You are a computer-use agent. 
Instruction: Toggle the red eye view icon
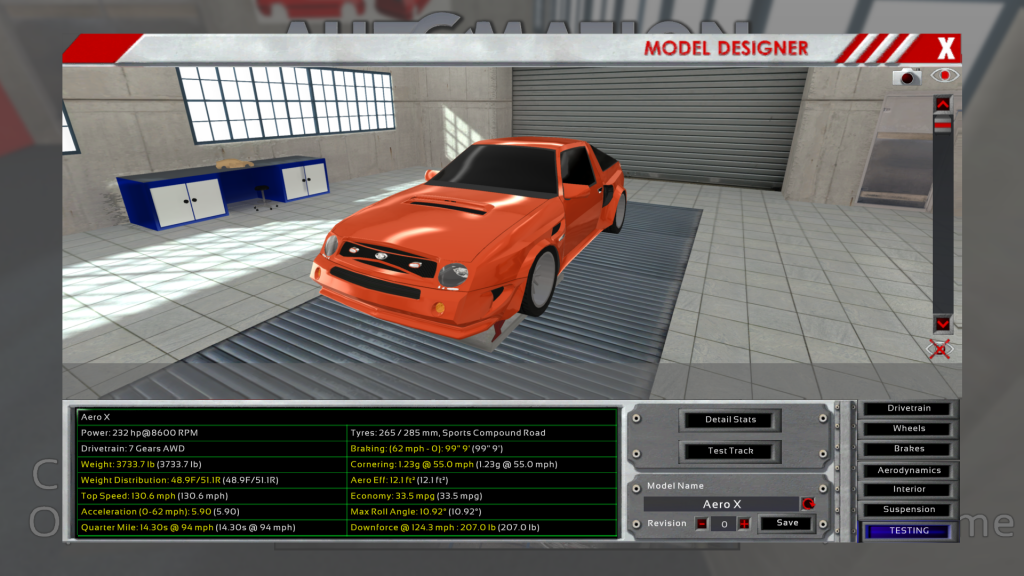[x=944, y=75]
